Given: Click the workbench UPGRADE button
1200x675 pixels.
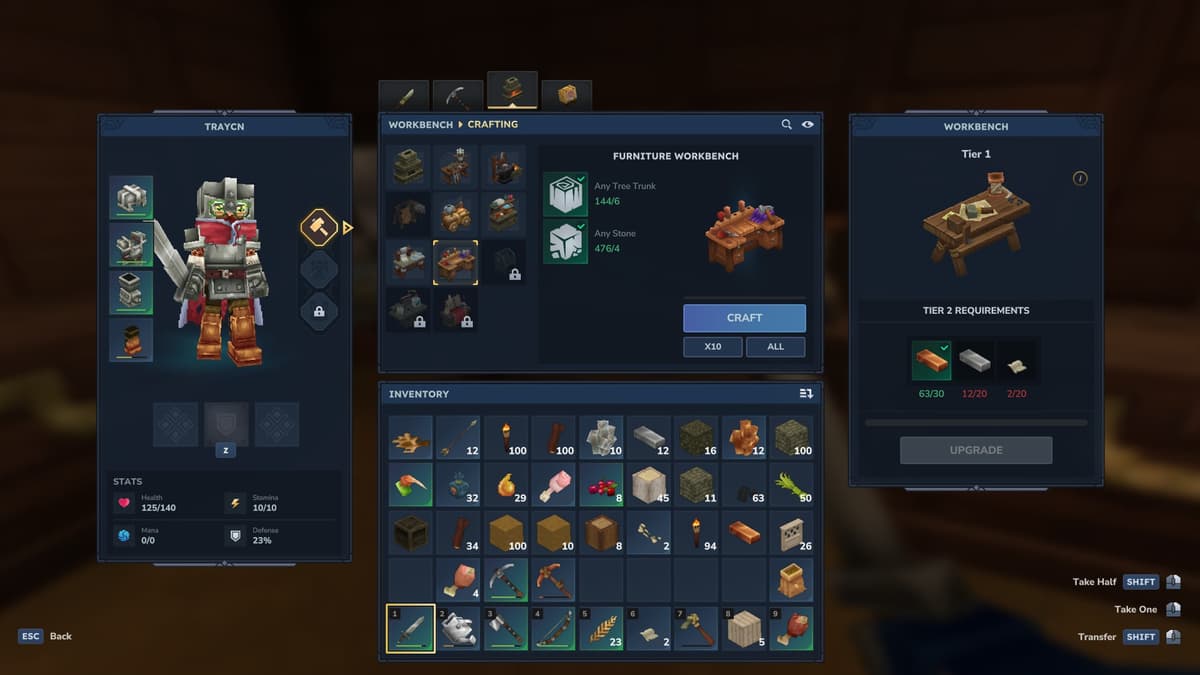Looking at the screenshot, I should point(975,450).
